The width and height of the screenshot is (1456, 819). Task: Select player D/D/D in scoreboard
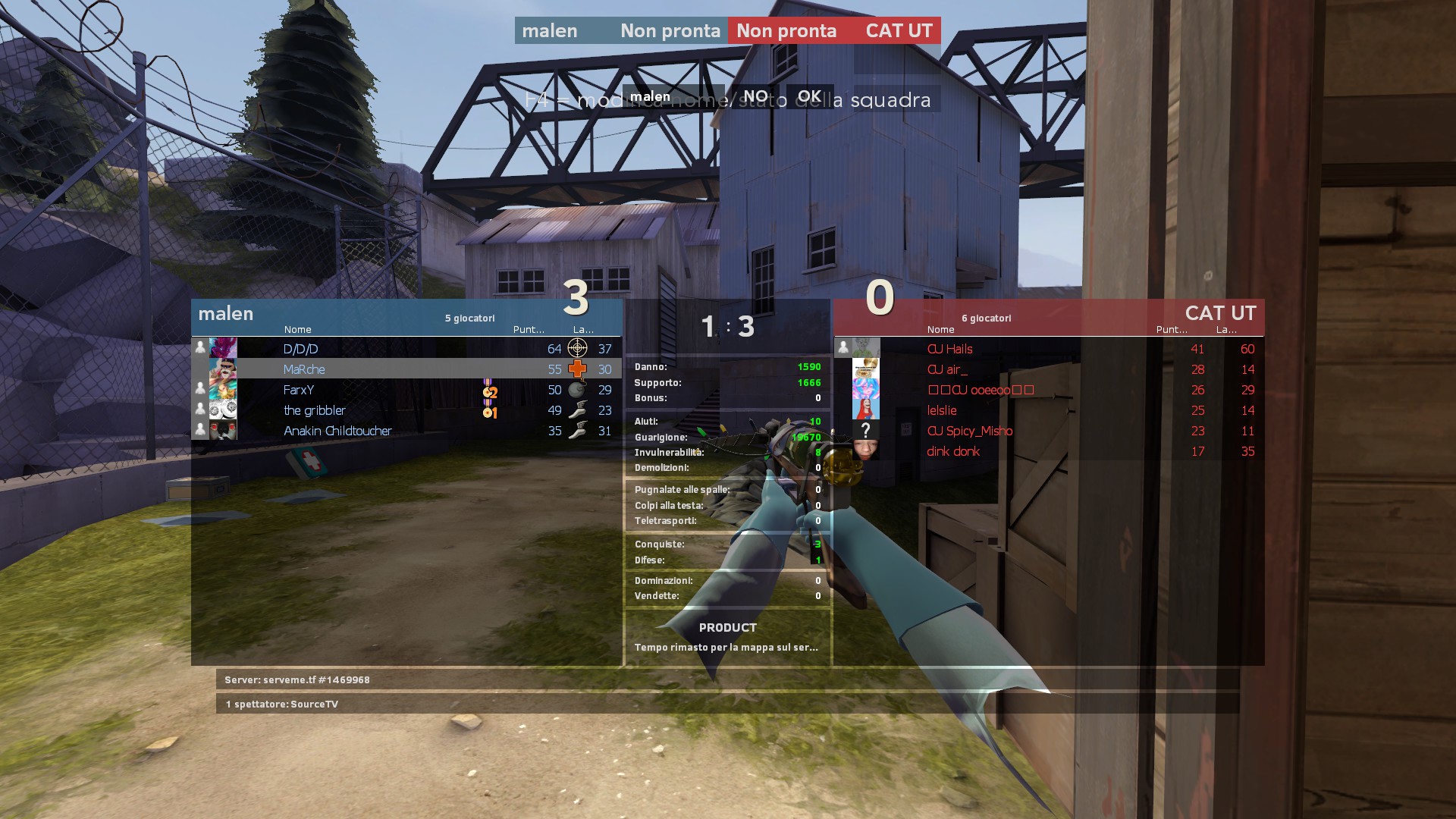point(301,349)
